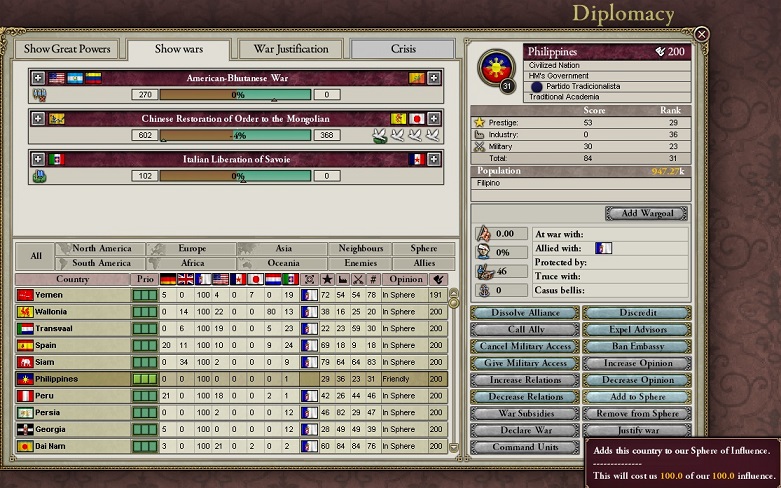Switch to Show Great Powers tab

pyautogui.click(x=68, y=49)
